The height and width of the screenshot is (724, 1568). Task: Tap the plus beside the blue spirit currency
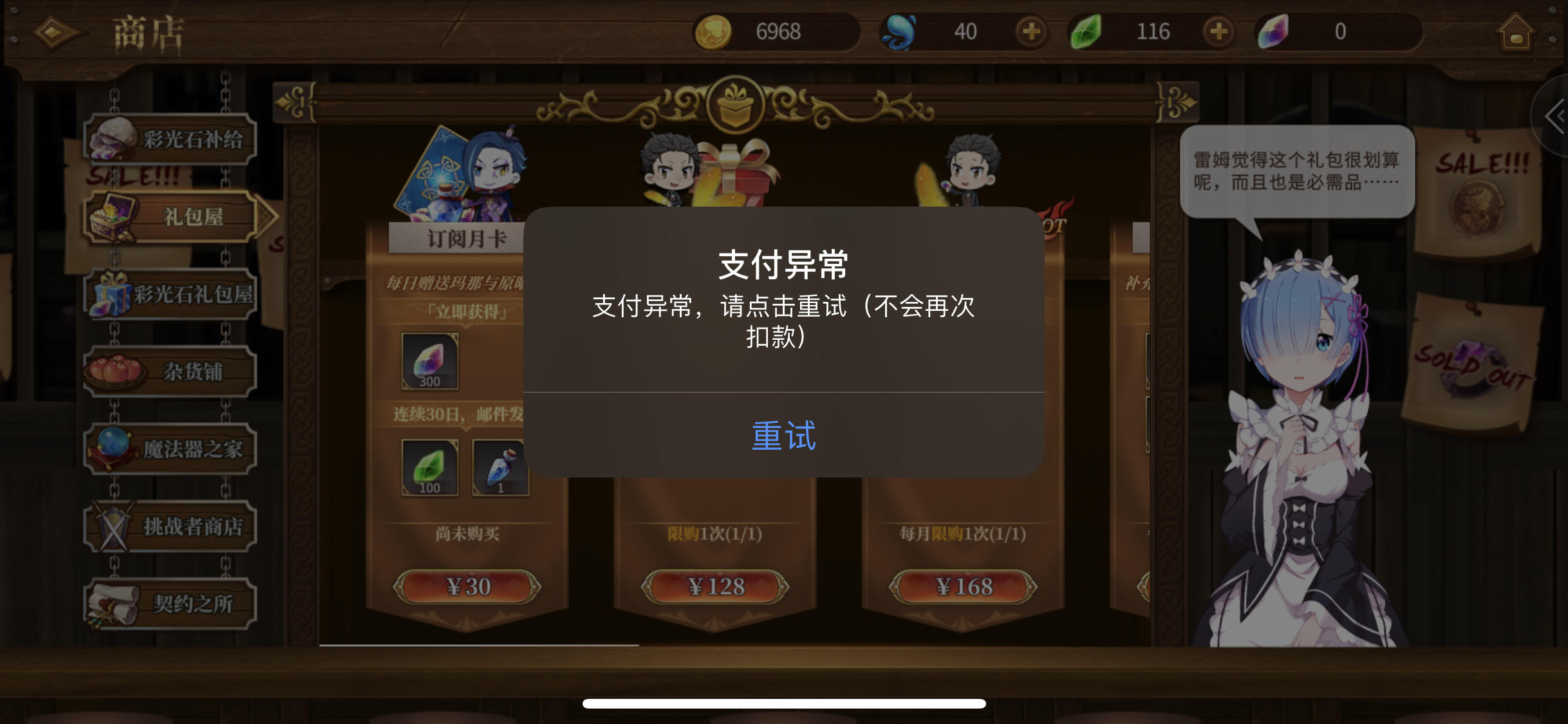1031,32
